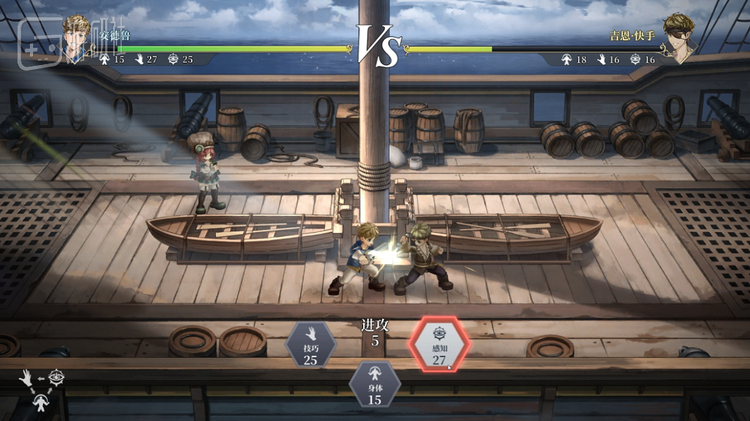Choose the 技巧 (Skill) 25 attack hexagon
Viewport: 750px width, 421px height.
click(x=311, y=345)
